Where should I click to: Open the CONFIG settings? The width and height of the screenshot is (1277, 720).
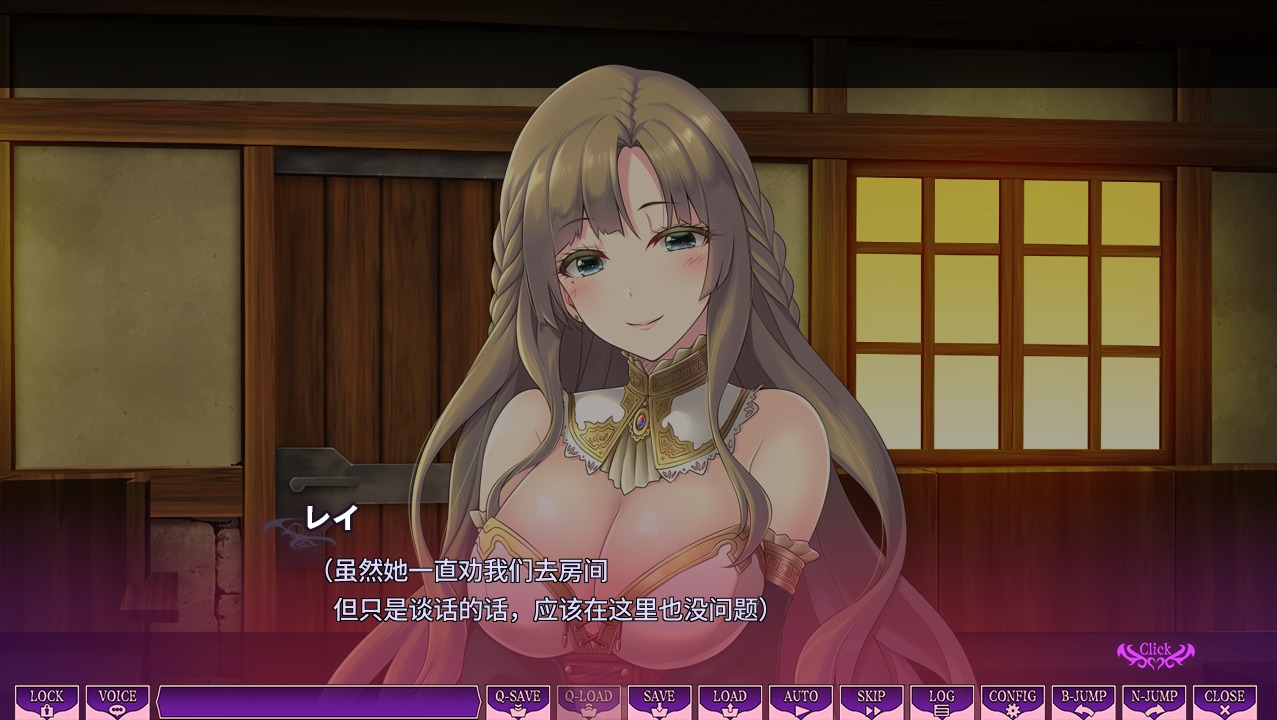click(1012, 702)
